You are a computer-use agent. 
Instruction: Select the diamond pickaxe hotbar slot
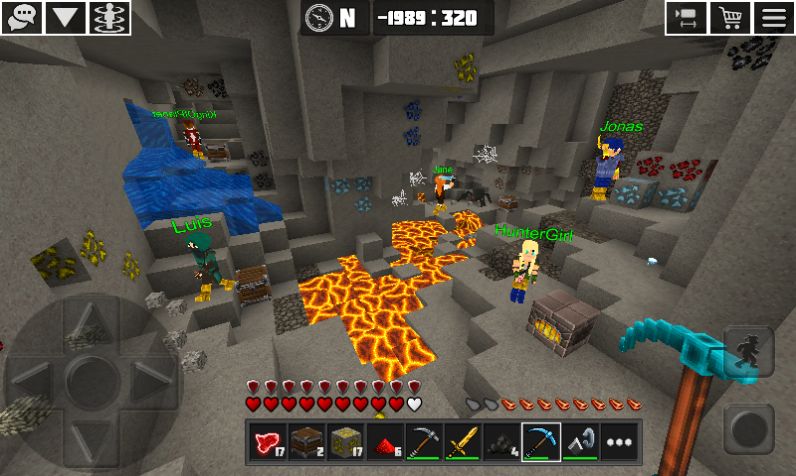(x=540, y=440)
